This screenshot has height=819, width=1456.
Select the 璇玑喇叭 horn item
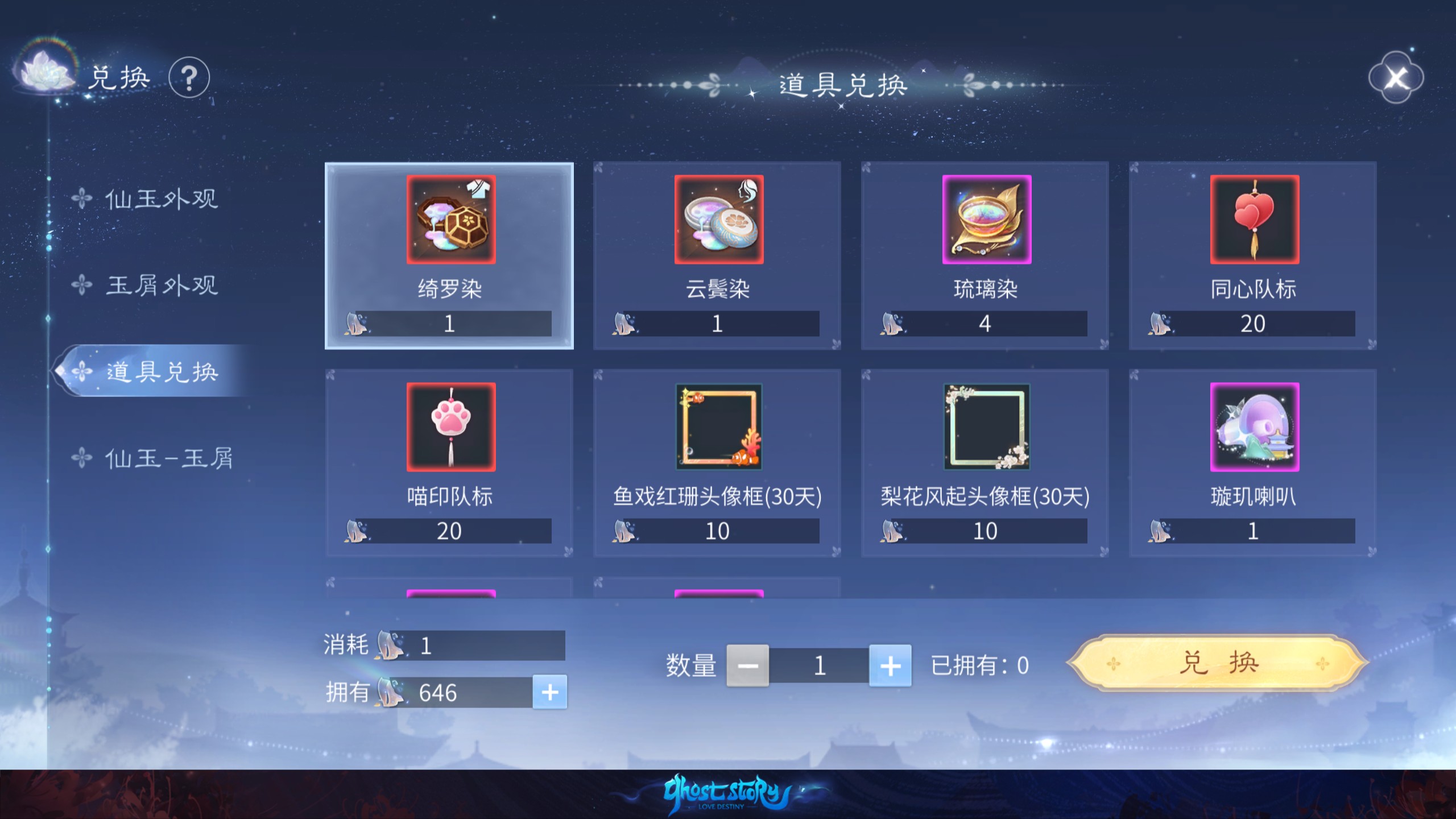coord(1253,463)
